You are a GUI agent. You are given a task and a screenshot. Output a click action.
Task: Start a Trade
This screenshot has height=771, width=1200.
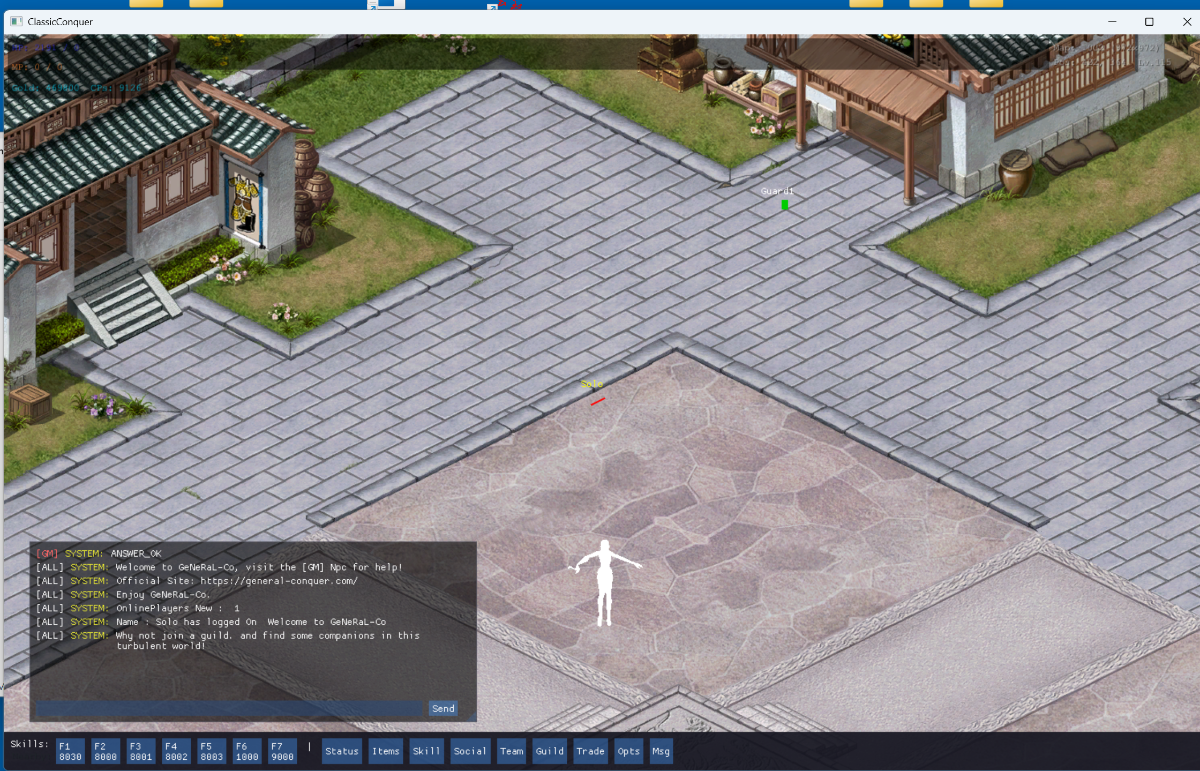(590, 751)
